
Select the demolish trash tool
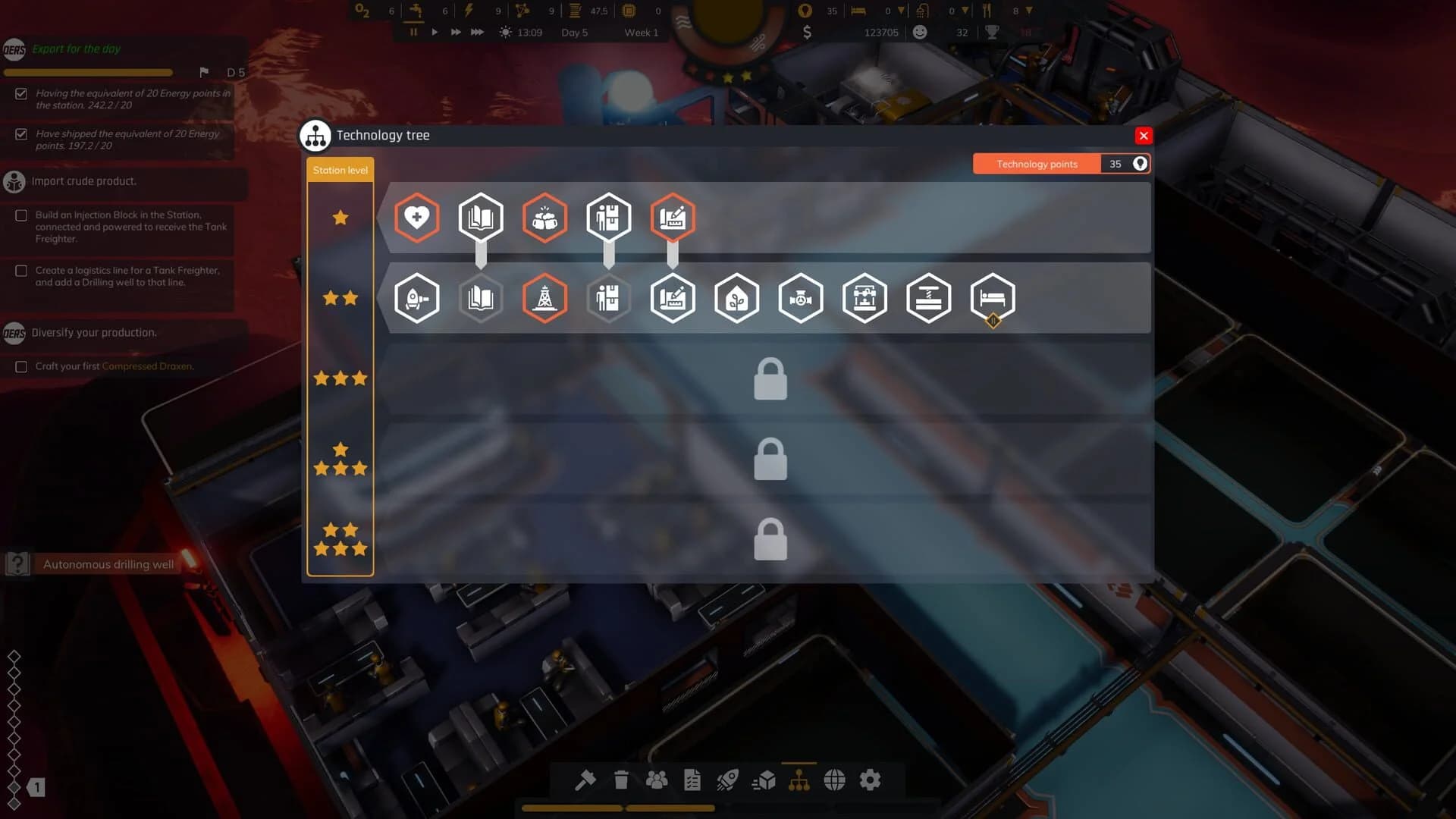point(621,780)
